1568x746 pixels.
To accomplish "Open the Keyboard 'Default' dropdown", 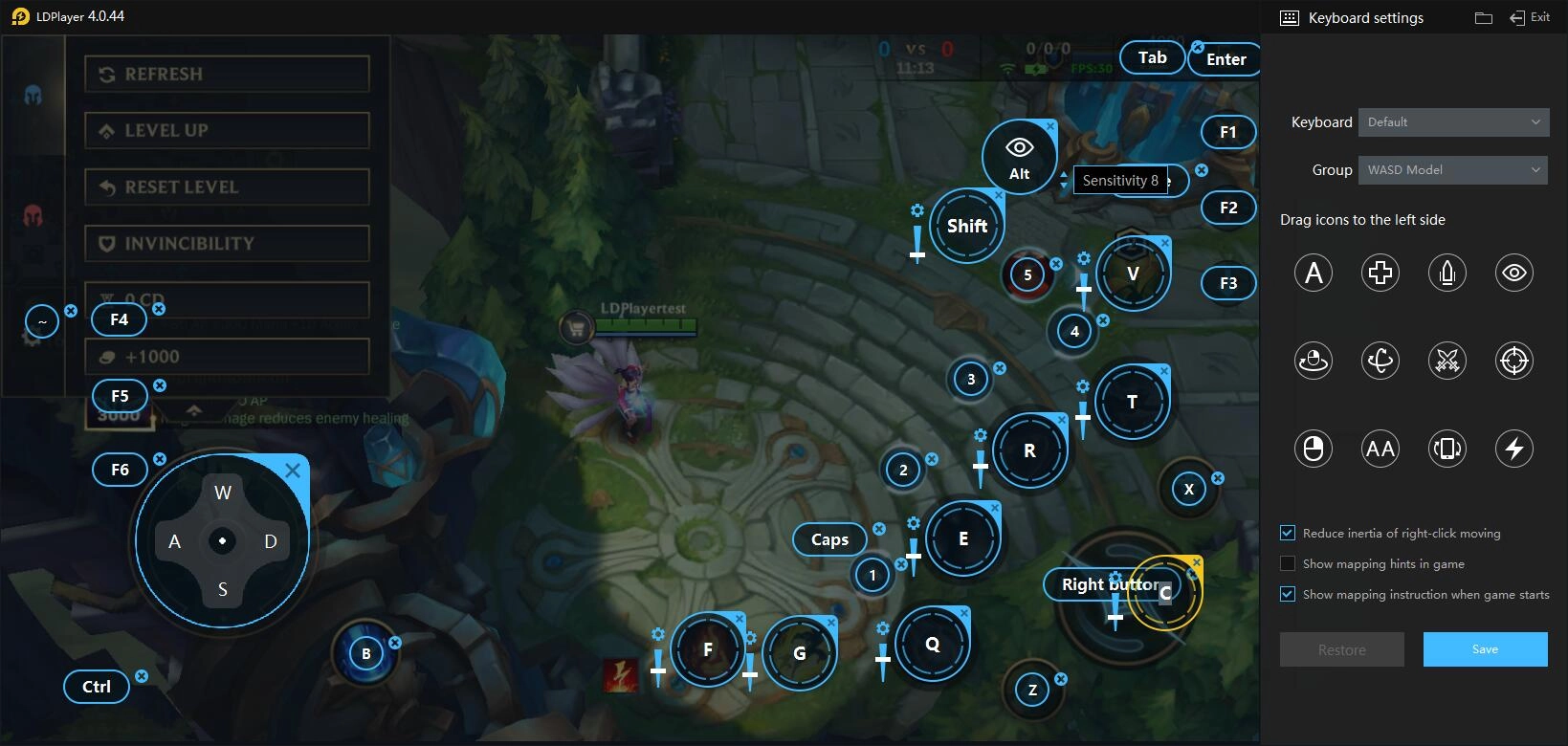I will 1452,121.
